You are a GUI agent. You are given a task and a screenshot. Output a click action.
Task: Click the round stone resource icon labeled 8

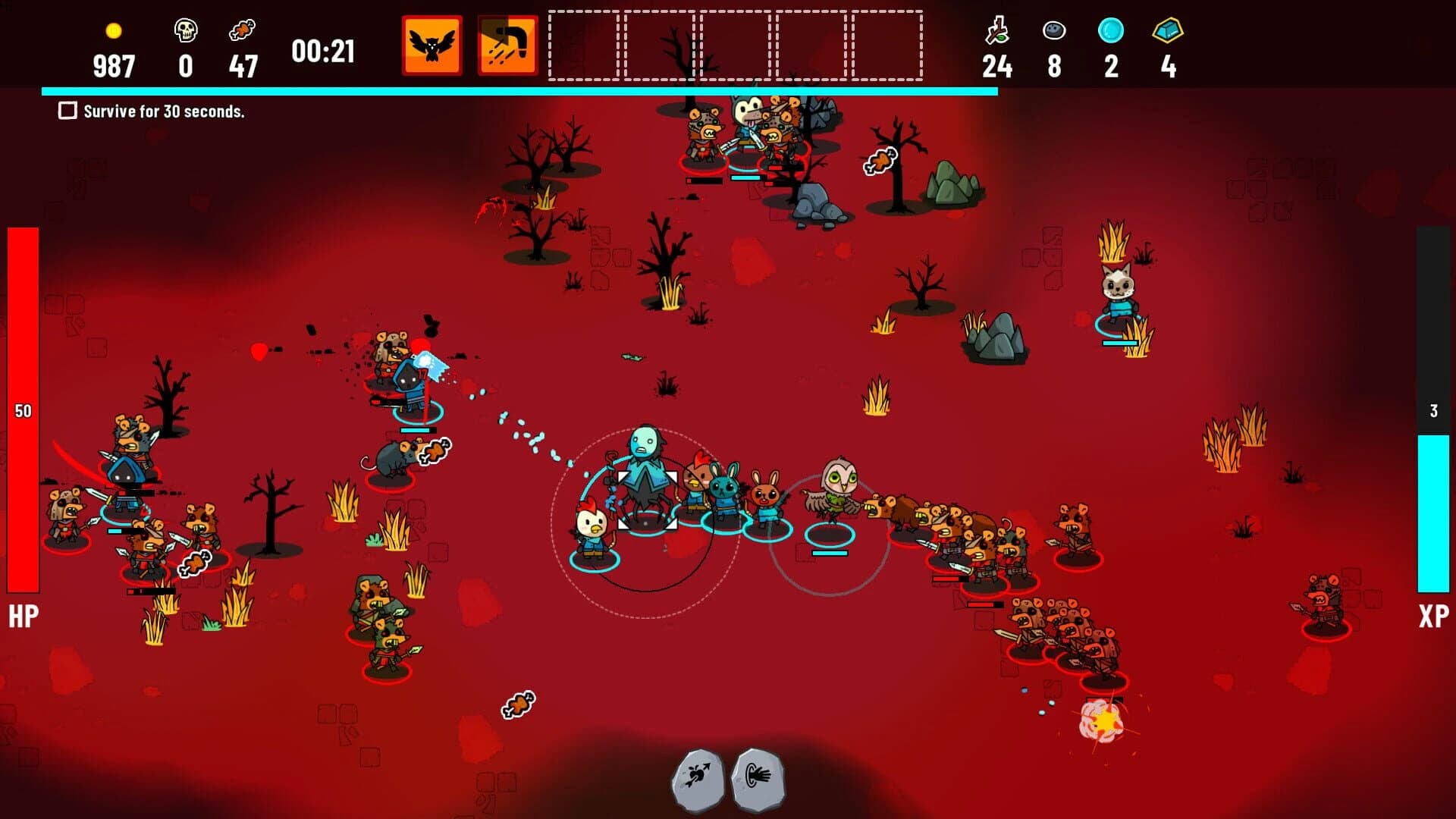click(x=1053, y=32)
